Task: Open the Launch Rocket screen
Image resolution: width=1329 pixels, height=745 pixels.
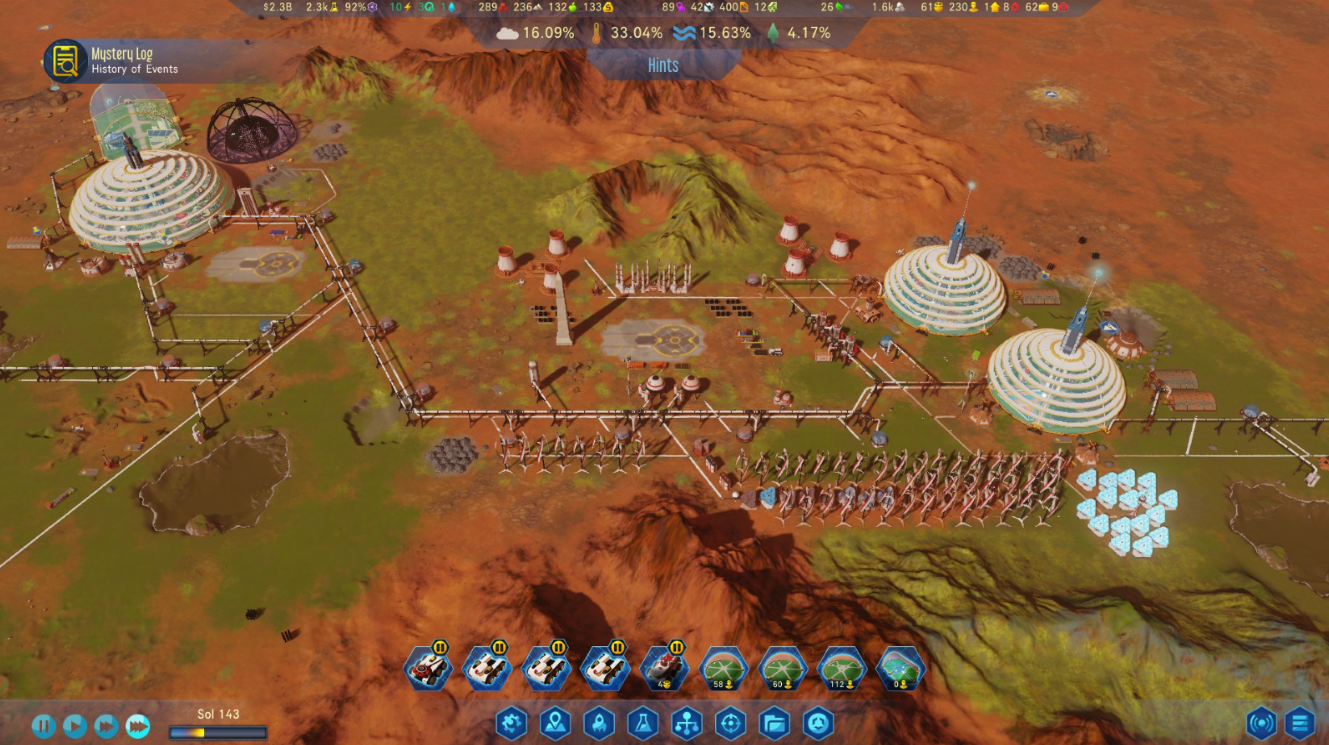Action: click(x=597, y=724)
